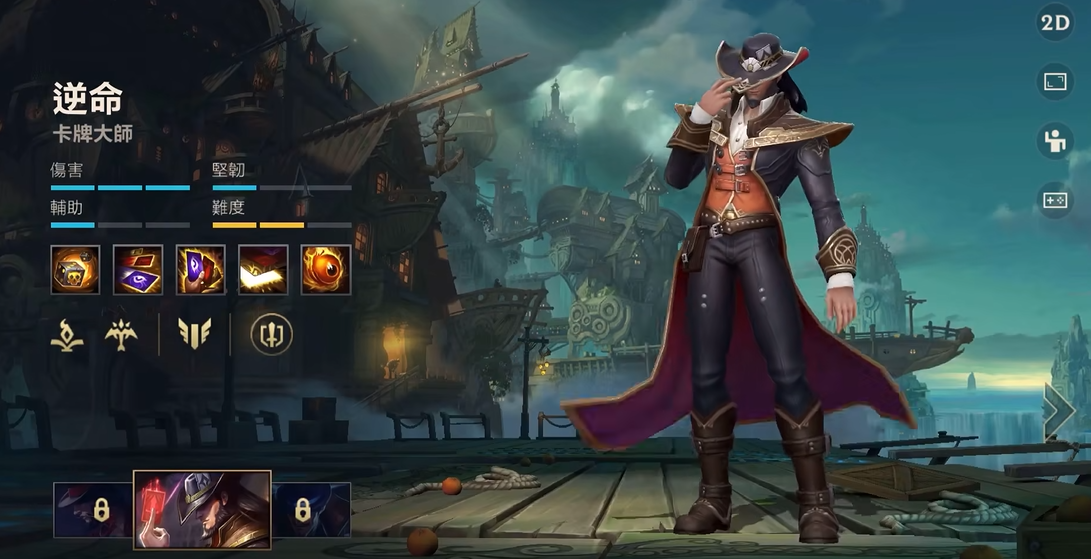Viewport: 1091px width, 559px height.
Task: Open the Stacked Deck ability description
Action: pyautogui.click(x=264, y=270)
